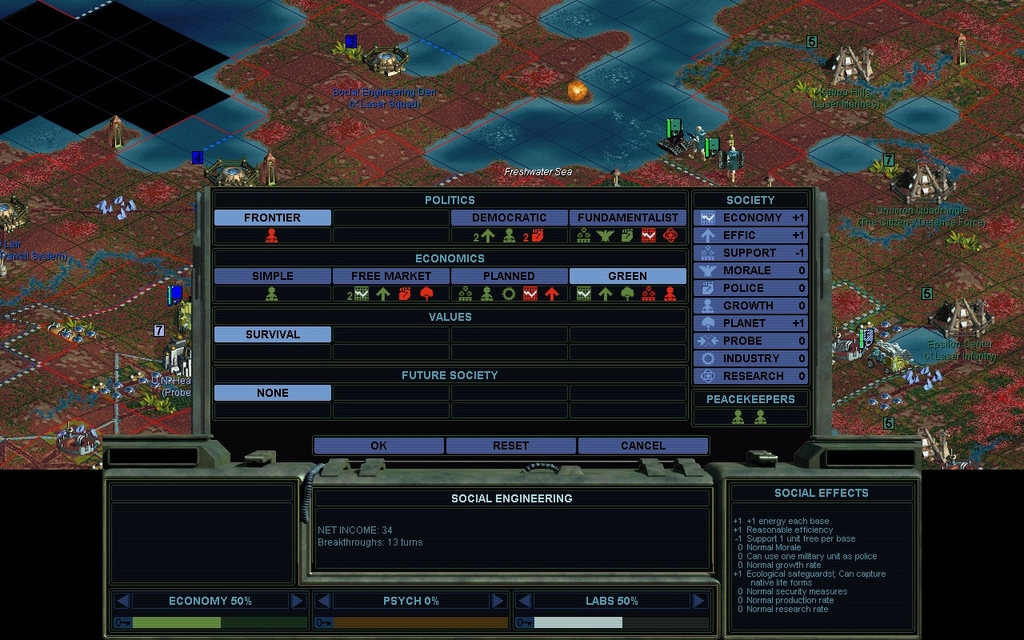Choose None for Future Society
Screen dimensions: 1024x640
(x=272, y=393)
